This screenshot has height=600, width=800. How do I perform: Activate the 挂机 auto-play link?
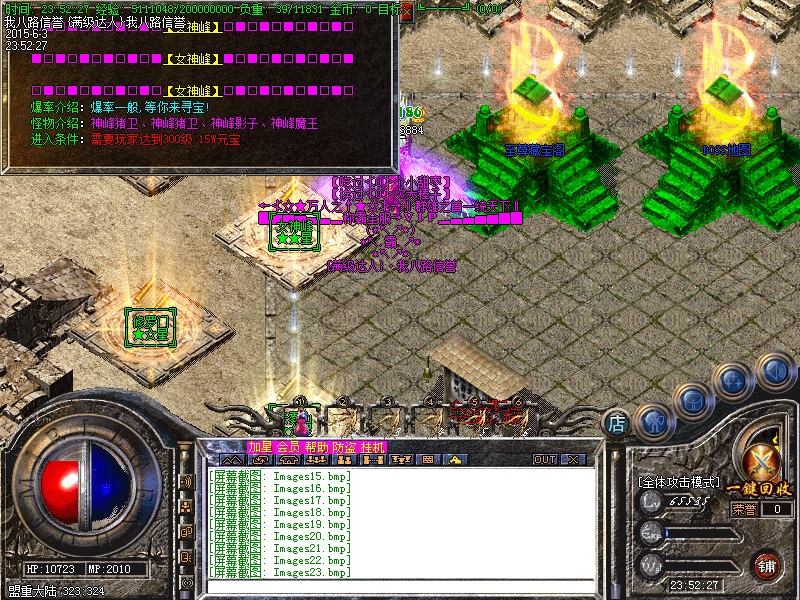click(x=372, y=447)
